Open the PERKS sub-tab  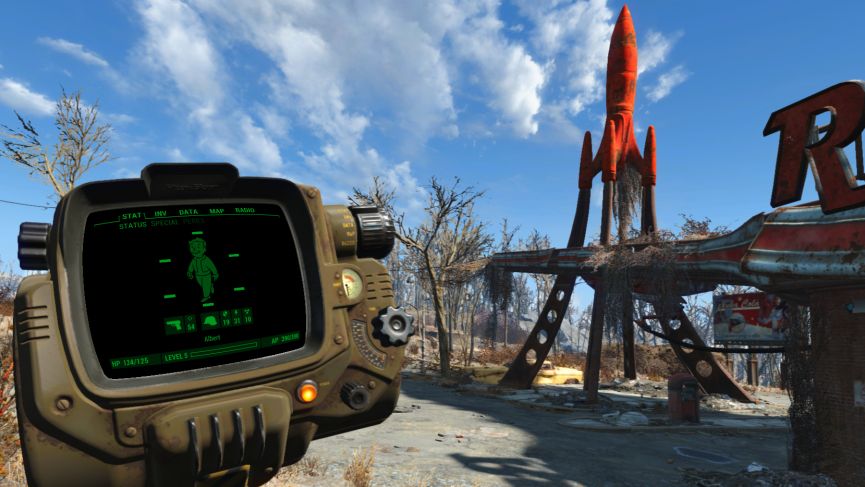[193, 221]
